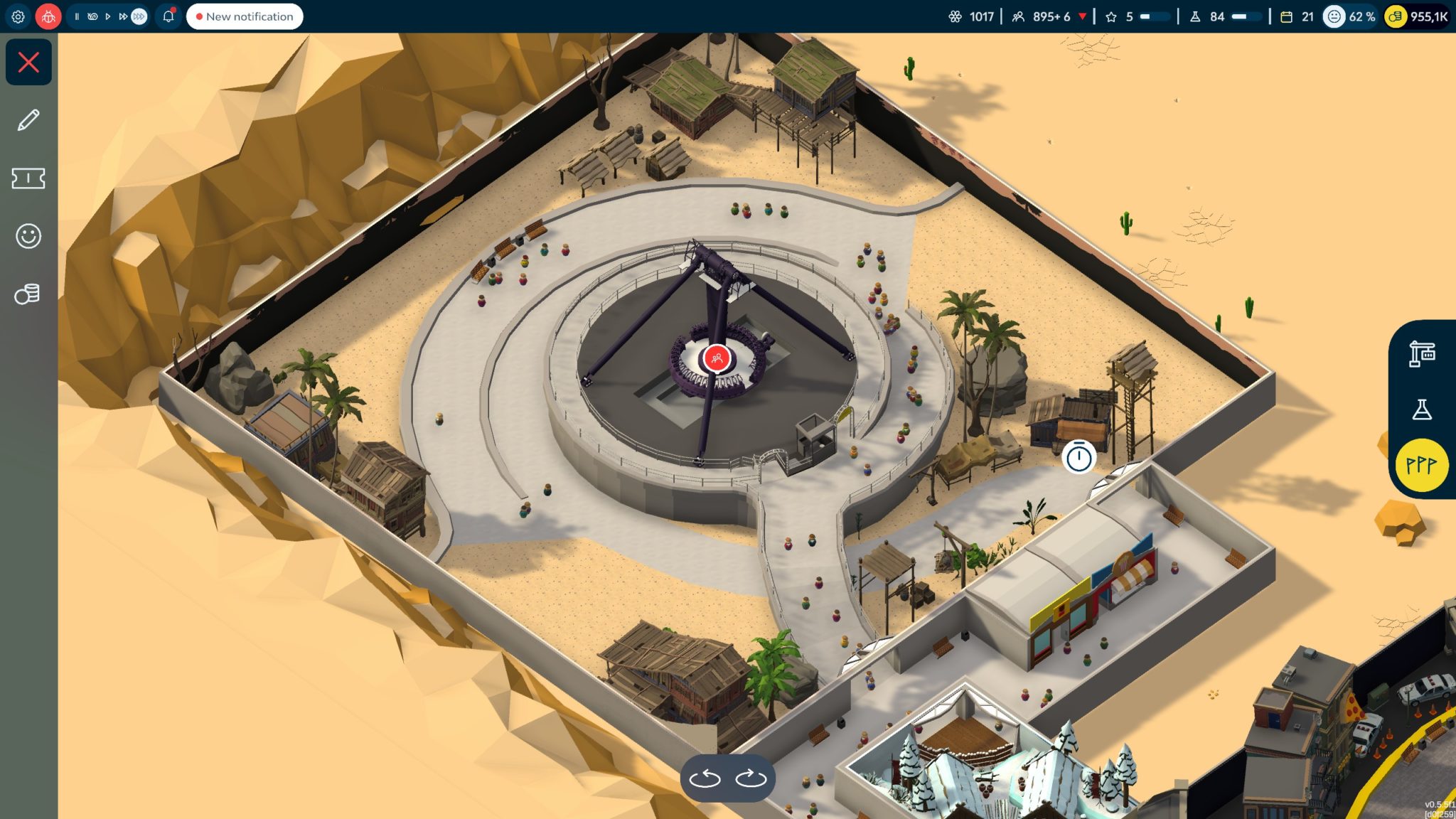Open the crane build menu

[x=1422, y=353]
